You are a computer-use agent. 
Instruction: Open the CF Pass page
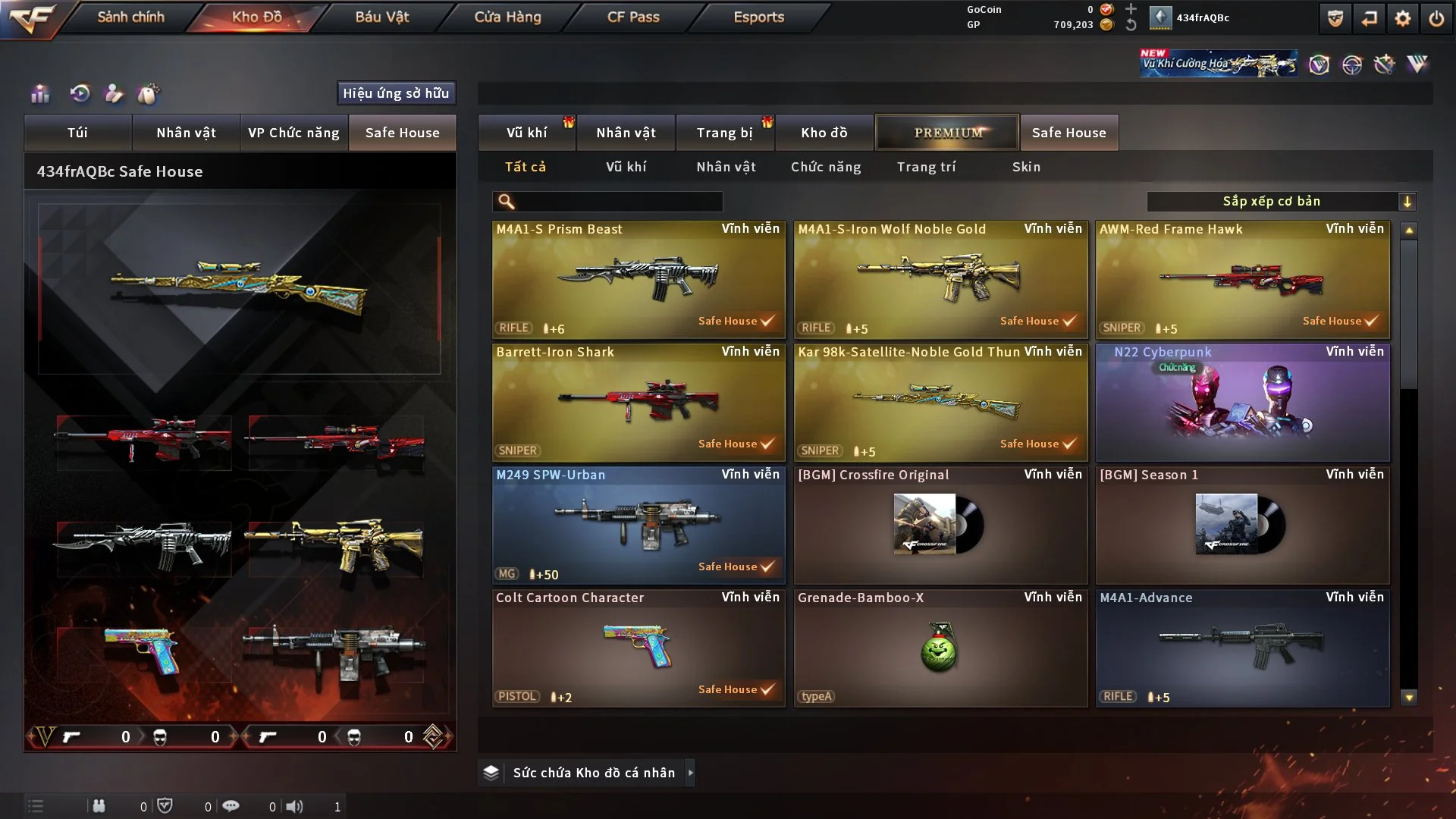coord(633,17)
